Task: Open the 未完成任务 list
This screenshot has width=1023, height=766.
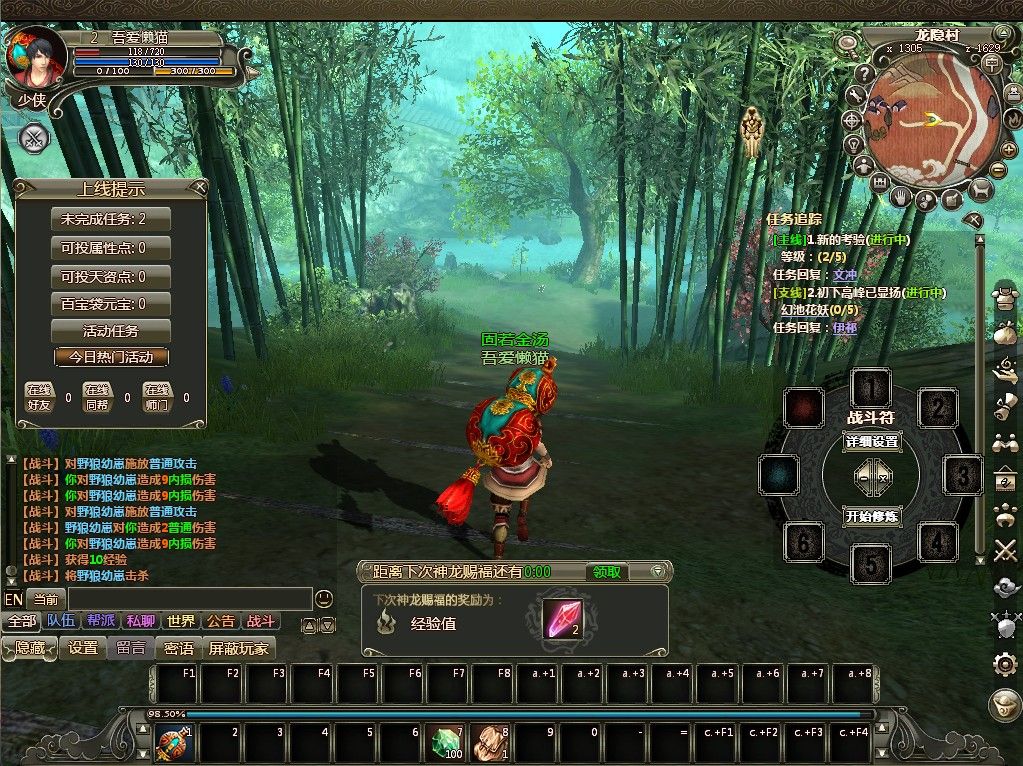Action: 111,219
